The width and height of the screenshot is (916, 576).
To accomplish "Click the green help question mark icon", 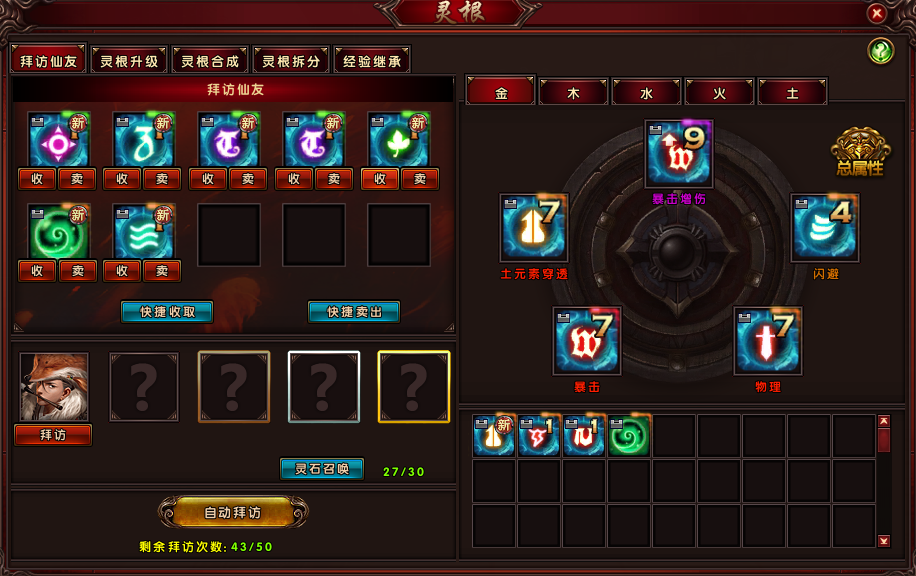I will (881, 52).
